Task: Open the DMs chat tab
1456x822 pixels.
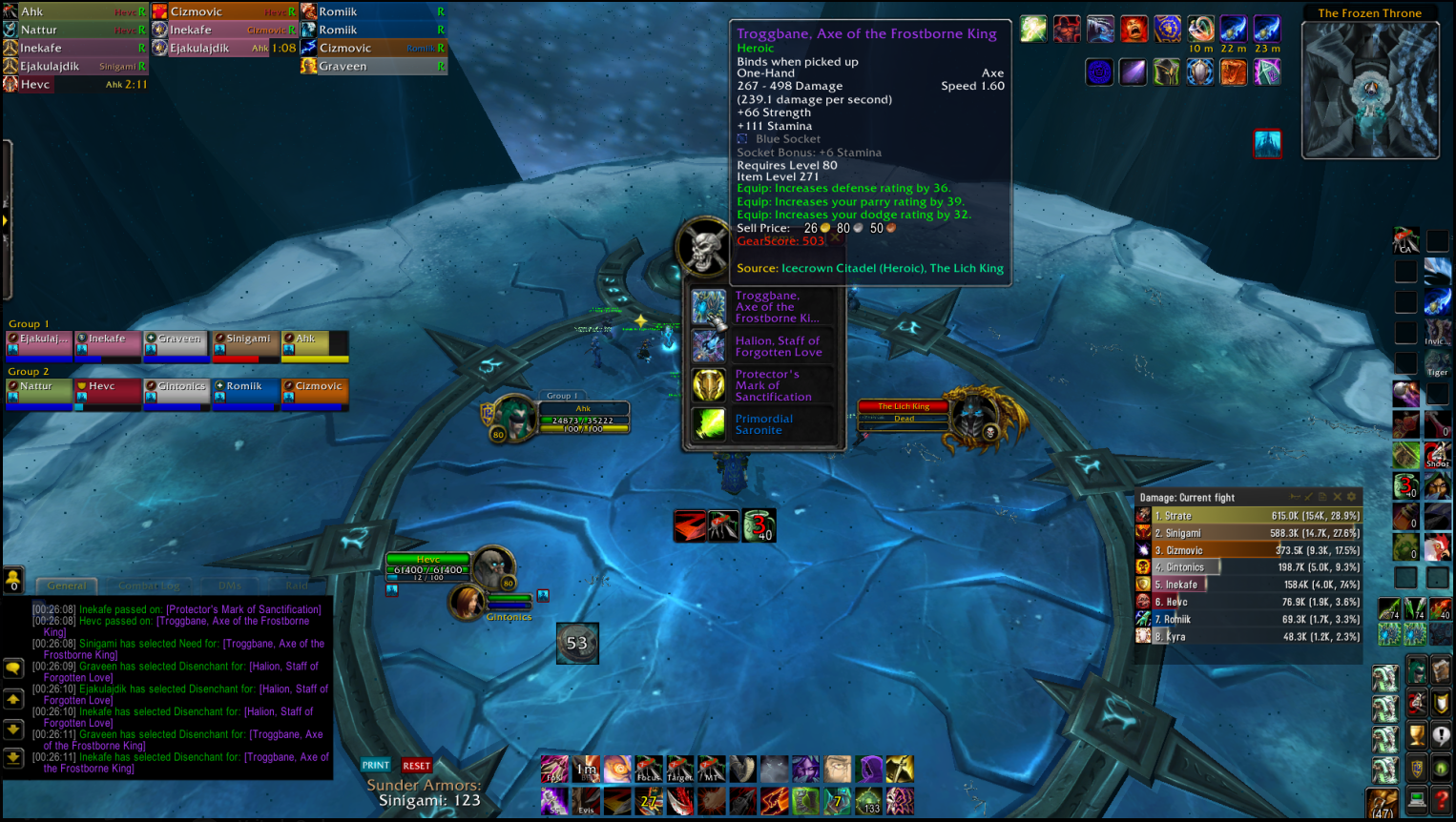Action: [x=229, y=586]
